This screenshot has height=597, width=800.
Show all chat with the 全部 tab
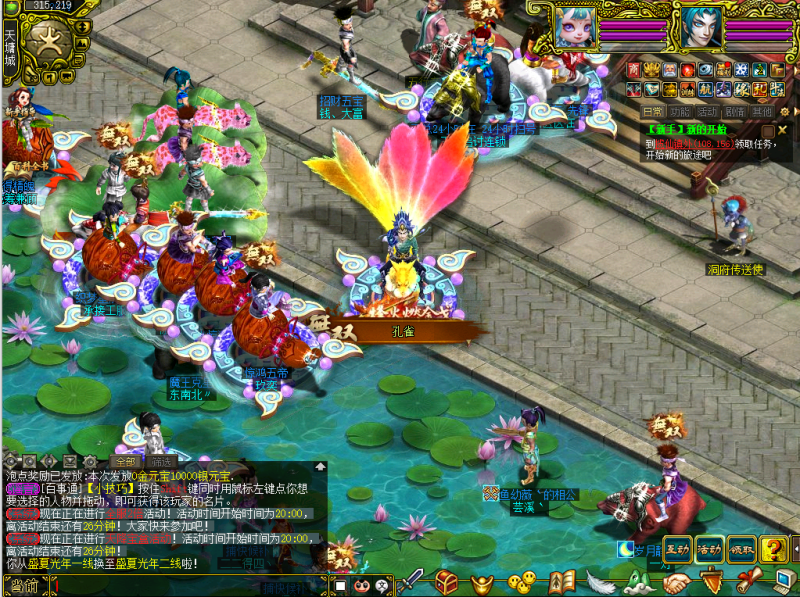[123, 462]
